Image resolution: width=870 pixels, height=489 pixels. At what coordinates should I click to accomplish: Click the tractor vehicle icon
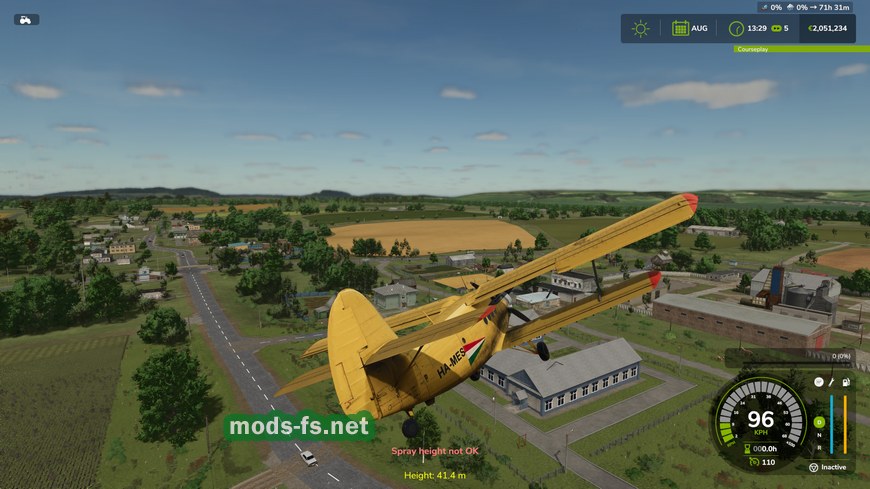click(x=26, y=19)
